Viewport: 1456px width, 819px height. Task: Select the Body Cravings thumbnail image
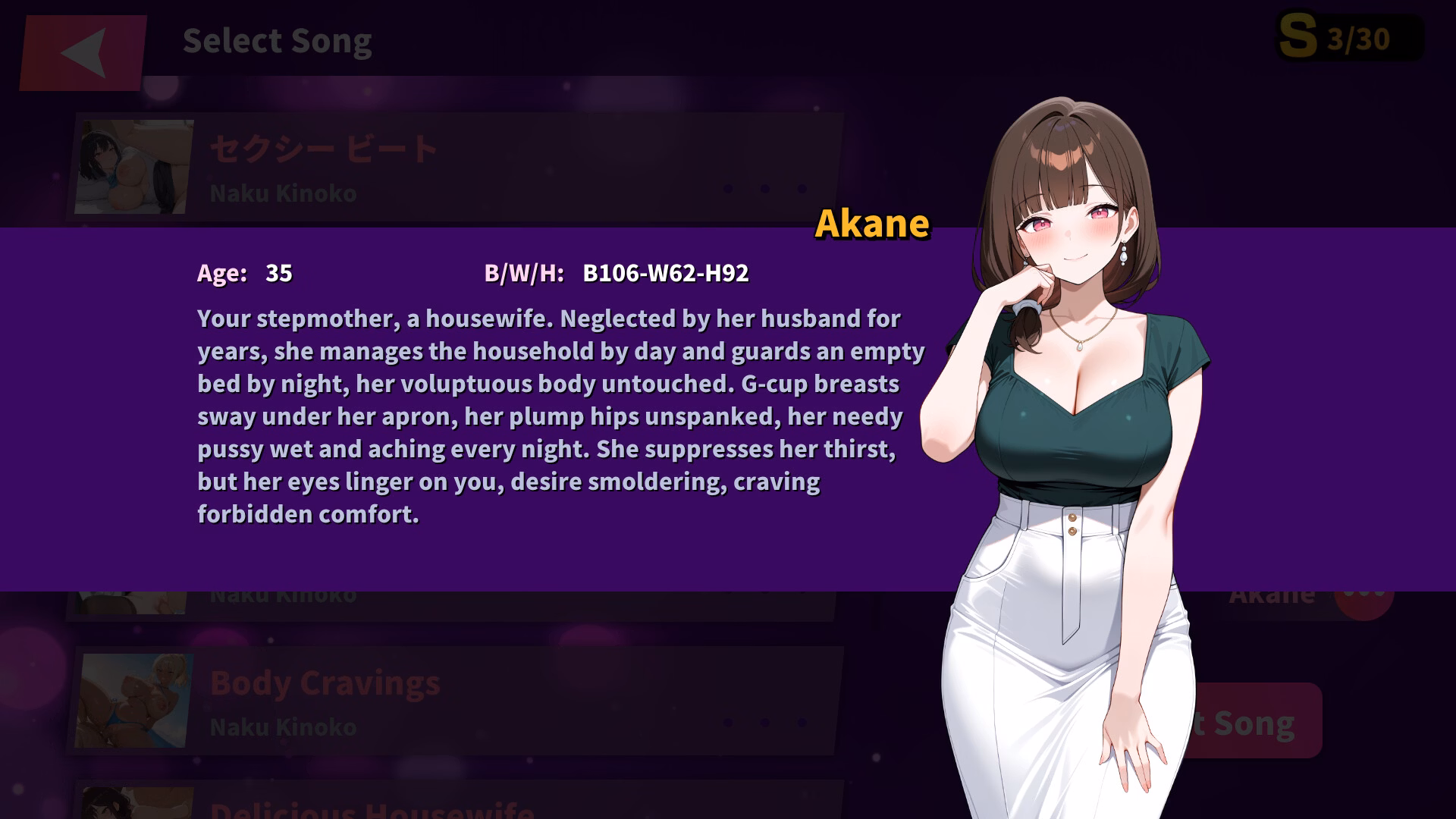(x=134, y=701)
